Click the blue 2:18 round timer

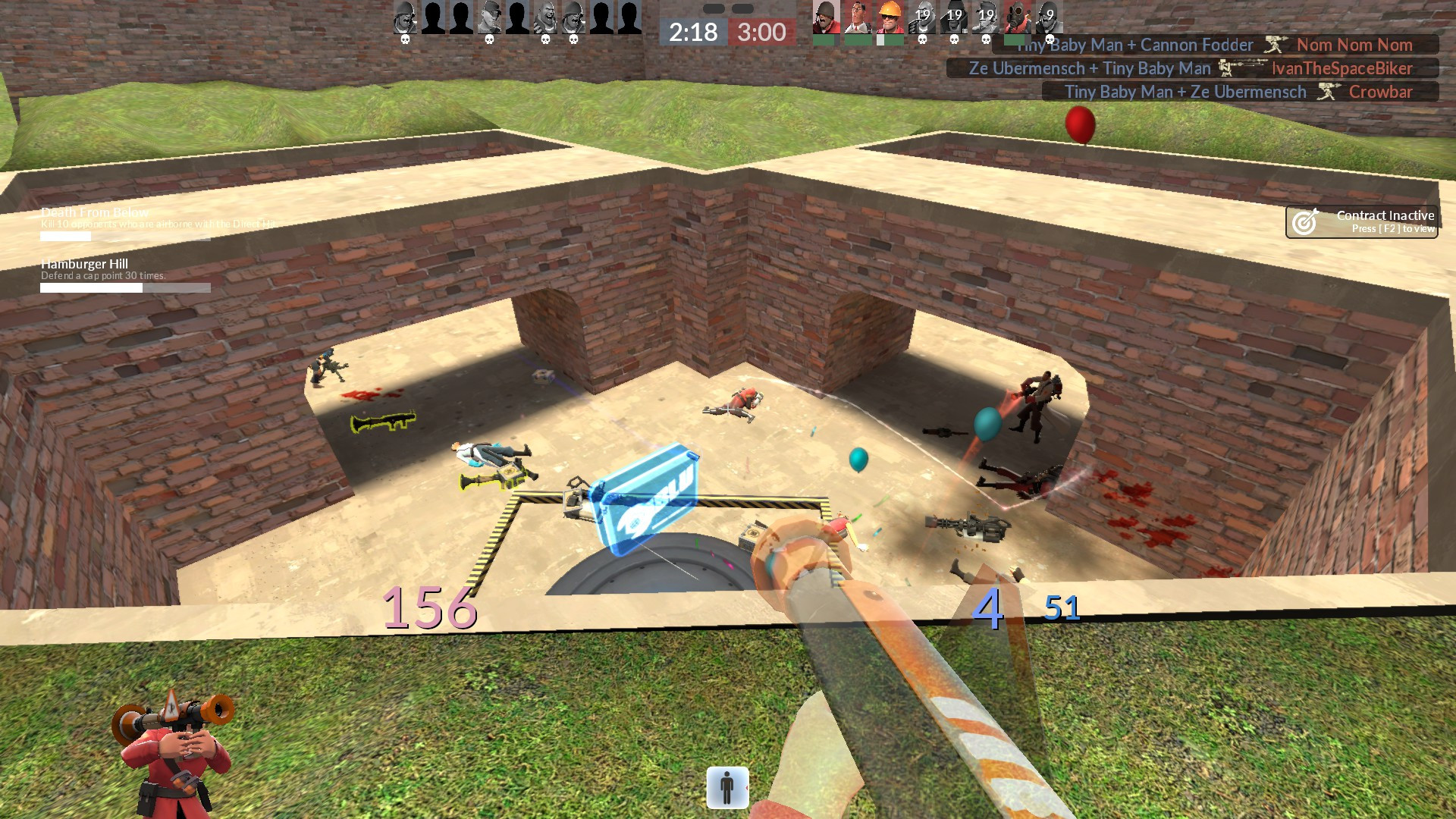pyautogui.click(x=692, y=33)
